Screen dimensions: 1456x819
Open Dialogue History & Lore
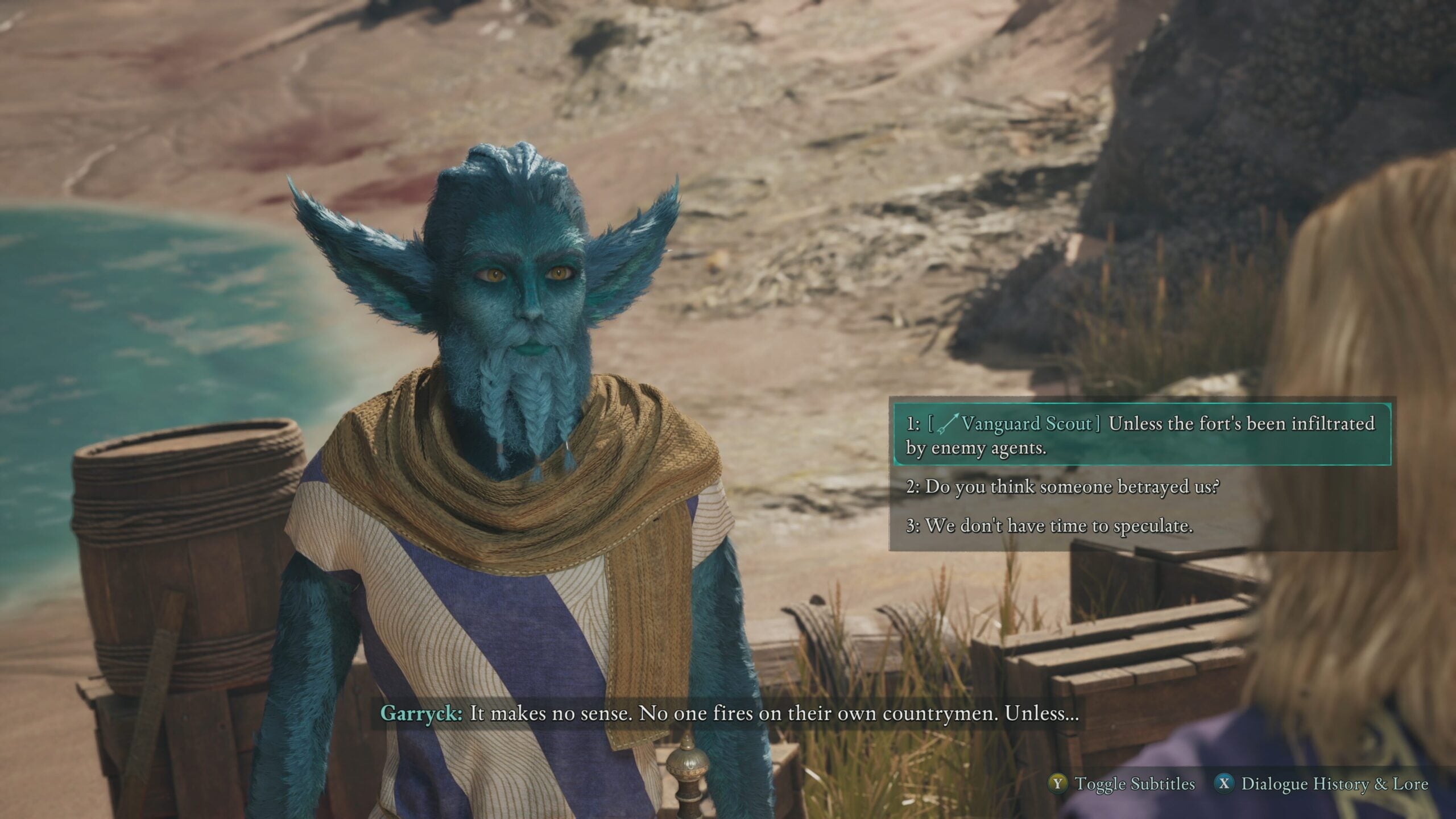[1321, 784]
